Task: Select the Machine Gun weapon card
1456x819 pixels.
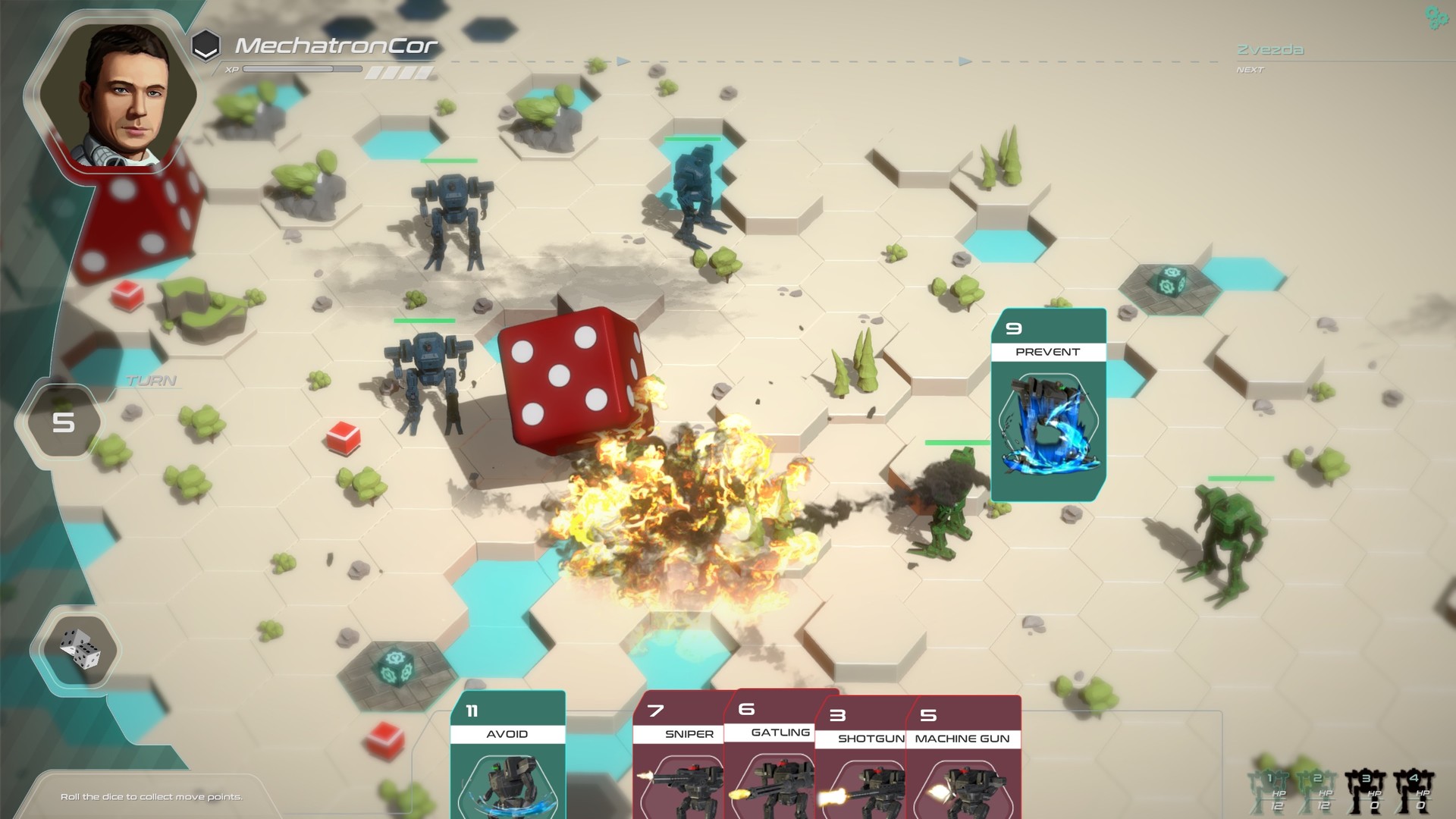Action: tap(962, 766)
